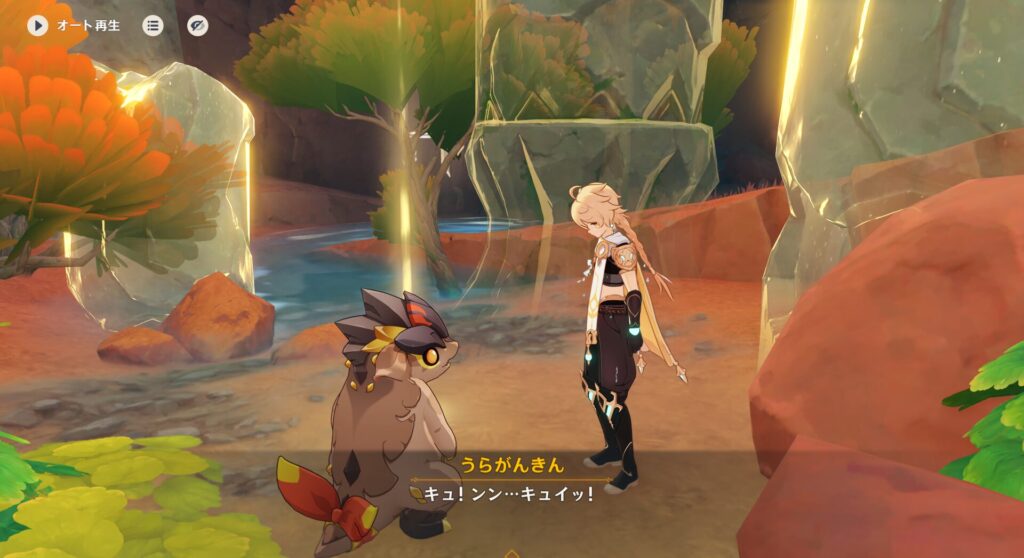Viewport: 1024px width, 558px height.
Task: Open the dialogue log list icon
Action: click(152, 25)
